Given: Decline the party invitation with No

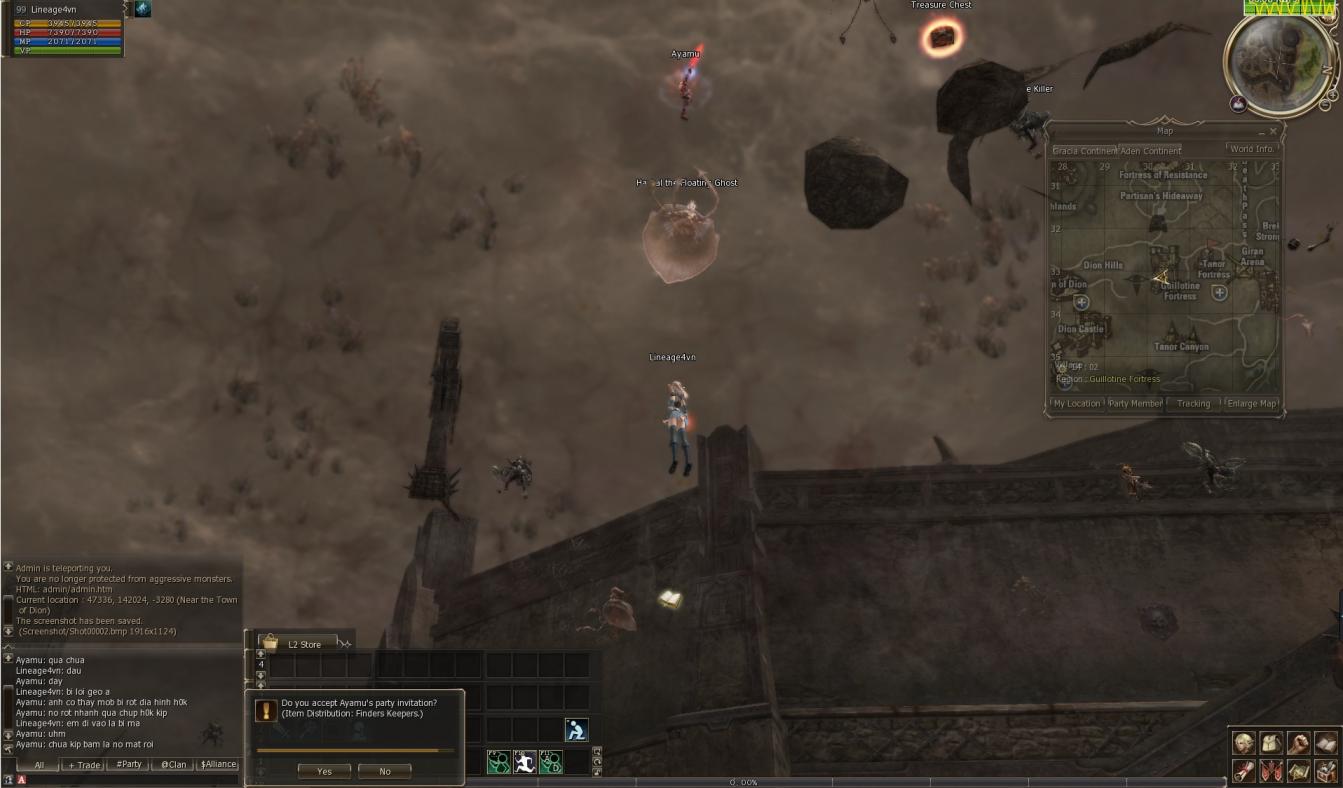Looking at the screenshot, I should pos(385,771).
